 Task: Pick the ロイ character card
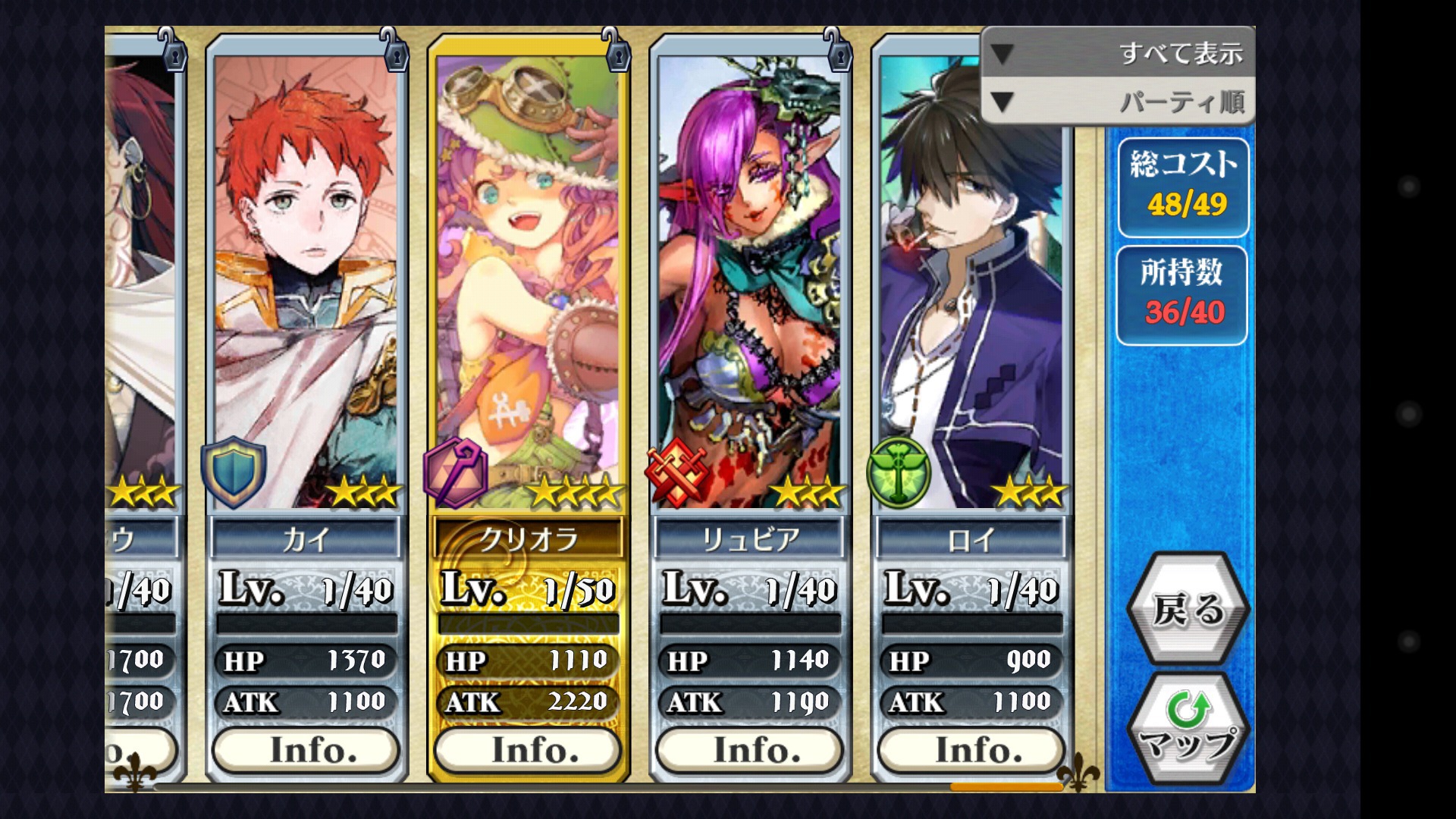pos(971,303)
